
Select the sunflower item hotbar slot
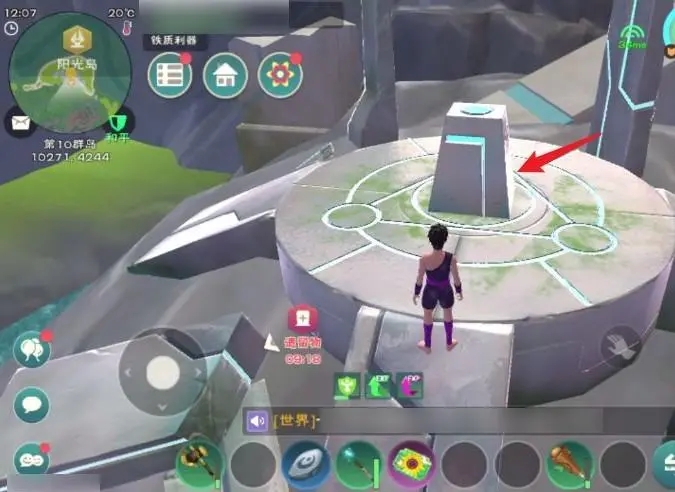(x=411, y=465)
